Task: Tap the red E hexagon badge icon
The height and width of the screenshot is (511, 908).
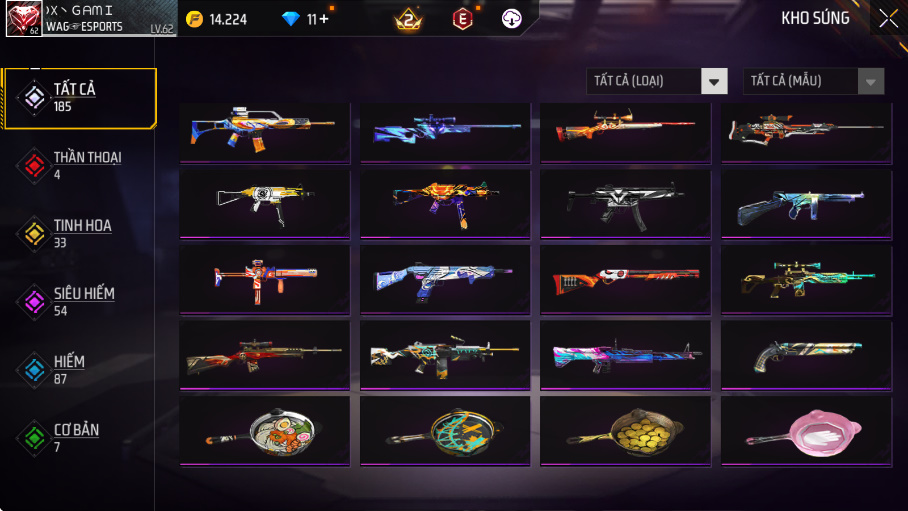Action: 462,19
